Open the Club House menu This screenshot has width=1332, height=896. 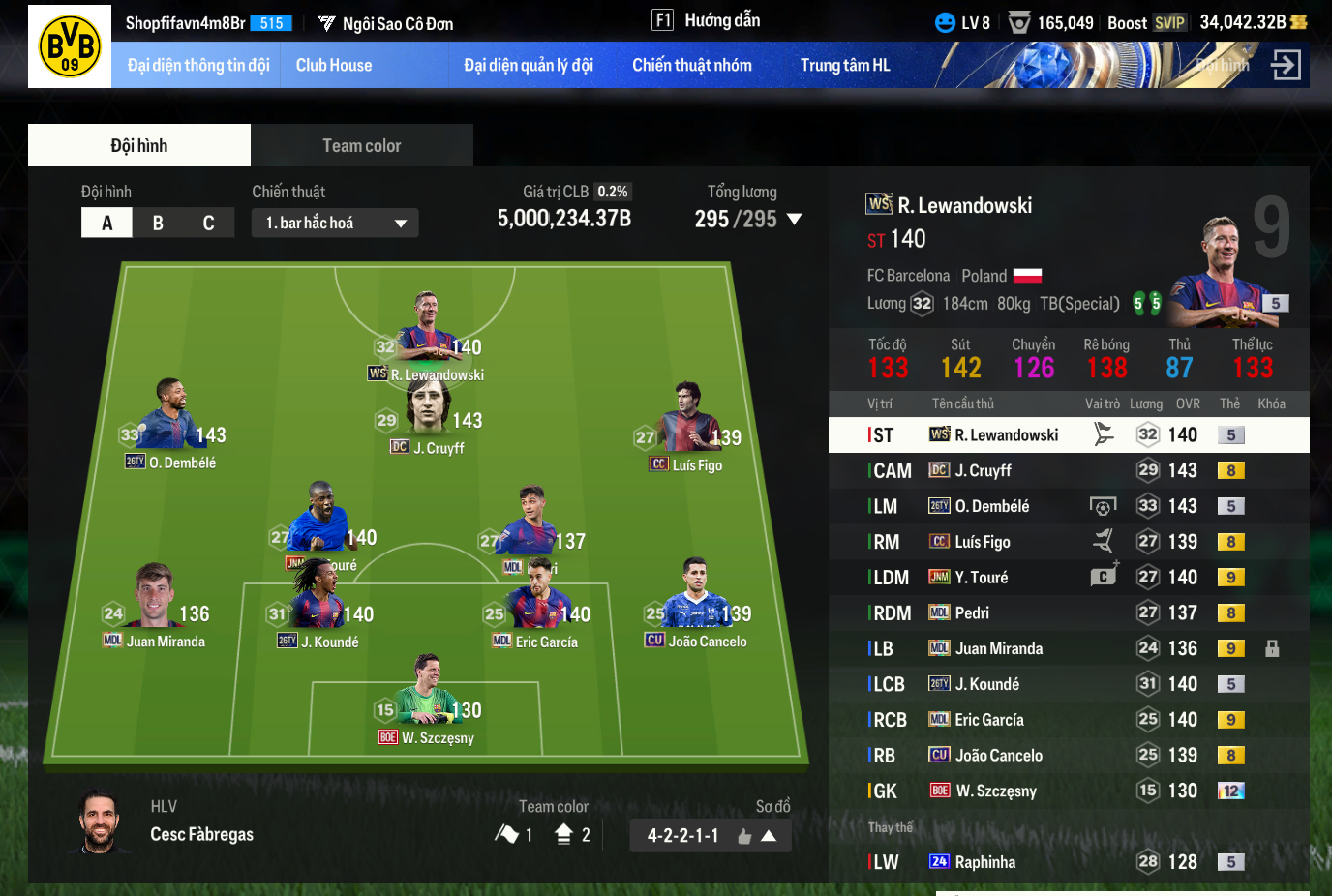coord(333,66)
